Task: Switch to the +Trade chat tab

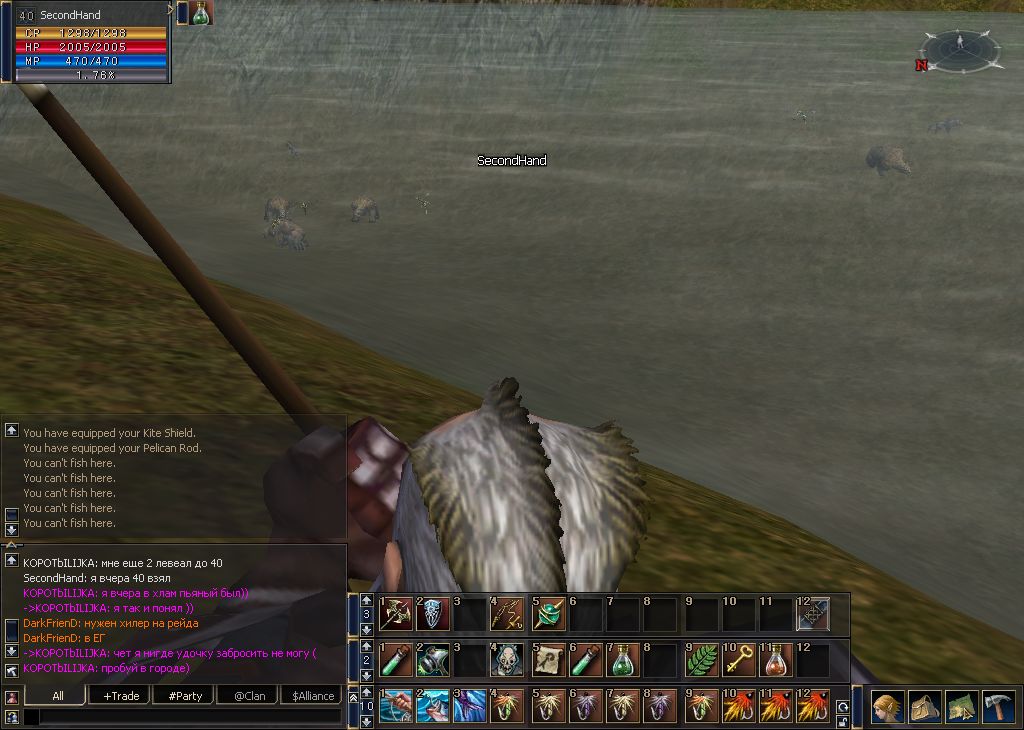Action: (122, 695)
